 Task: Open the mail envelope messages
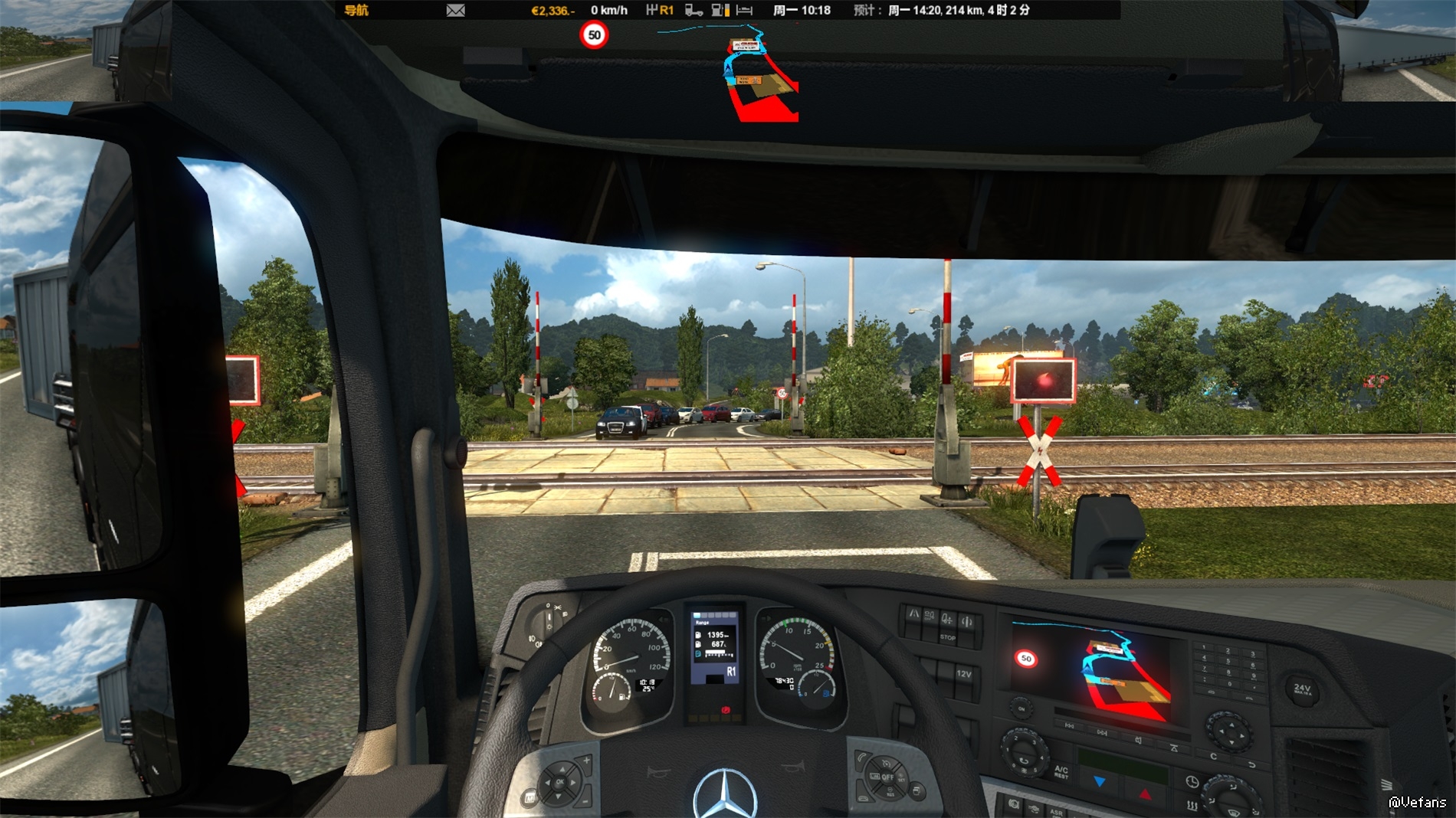click(455, 10)
